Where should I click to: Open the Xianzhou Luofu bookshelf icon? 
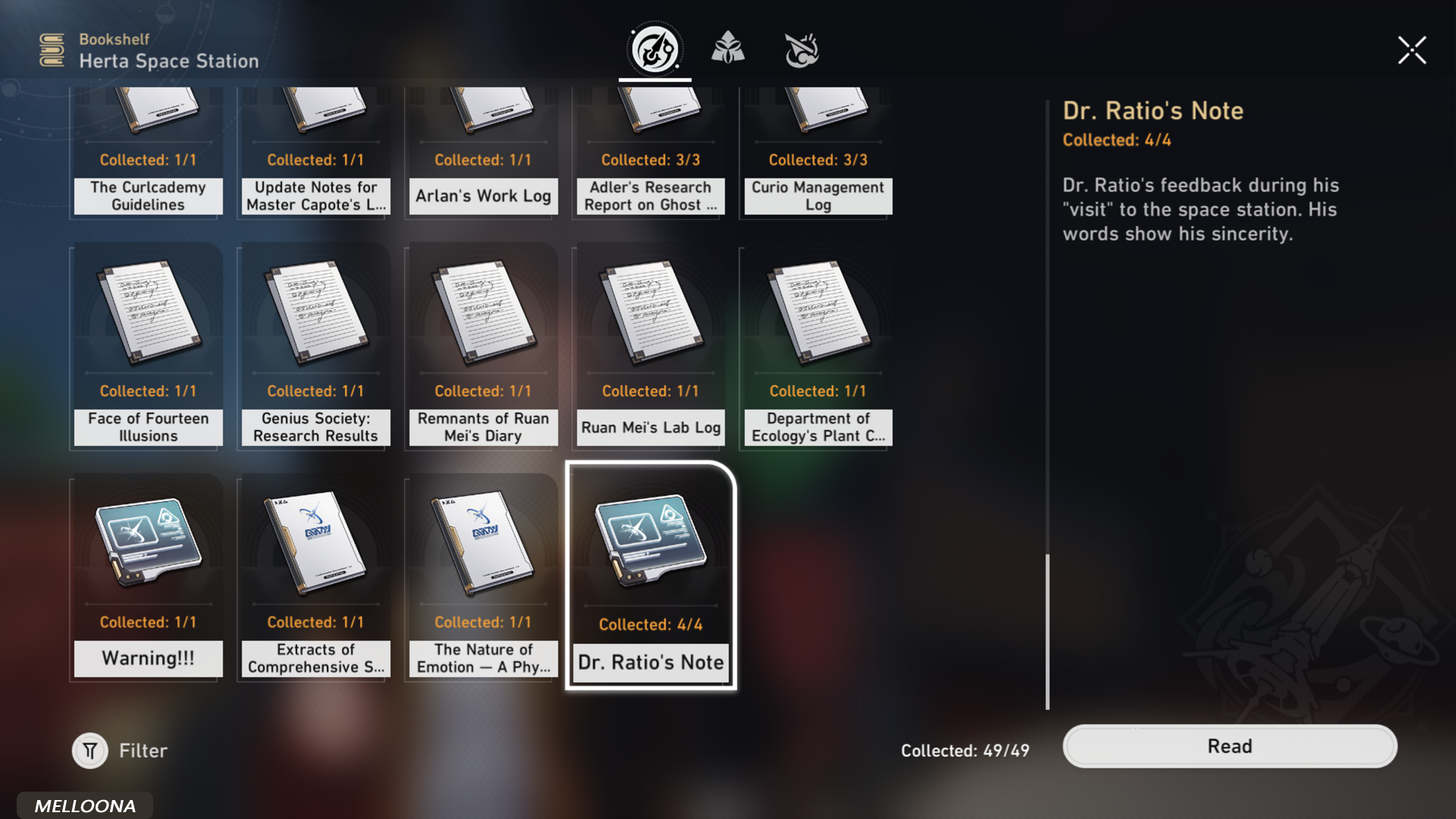click(801, 48)
